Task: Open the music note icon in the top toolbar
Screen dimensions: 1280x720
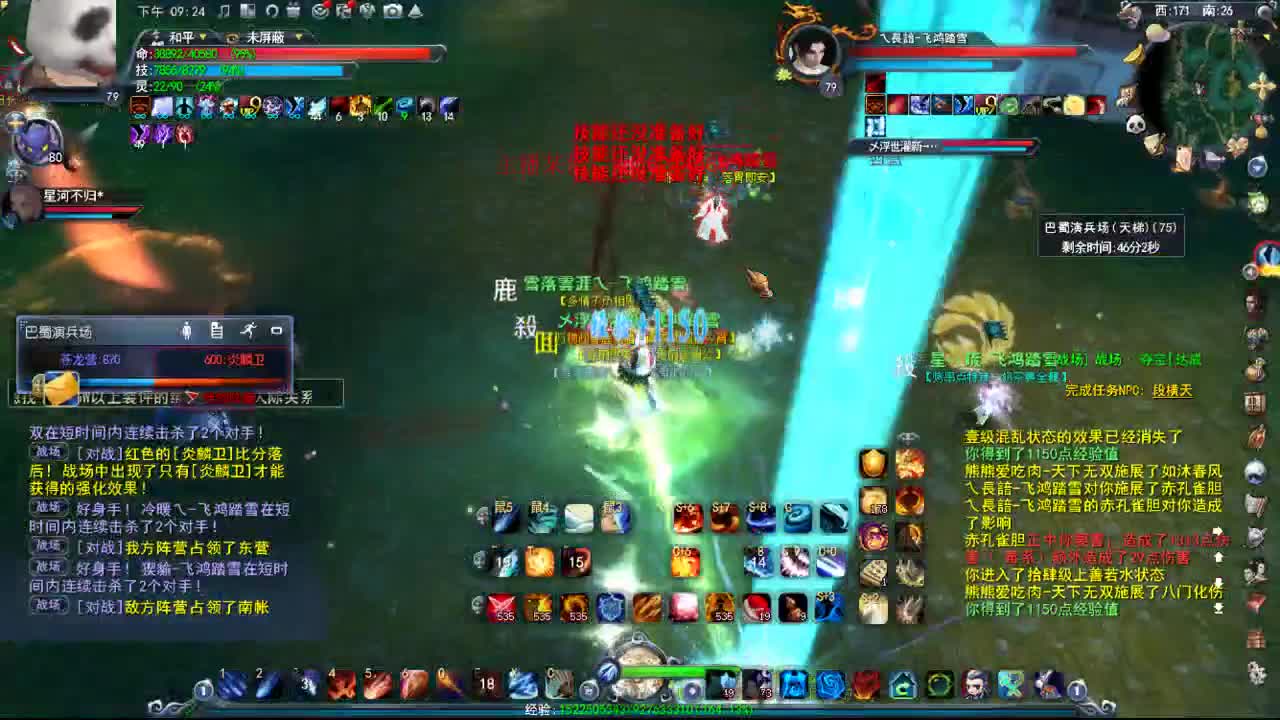Action: click(x=223, y=12)
